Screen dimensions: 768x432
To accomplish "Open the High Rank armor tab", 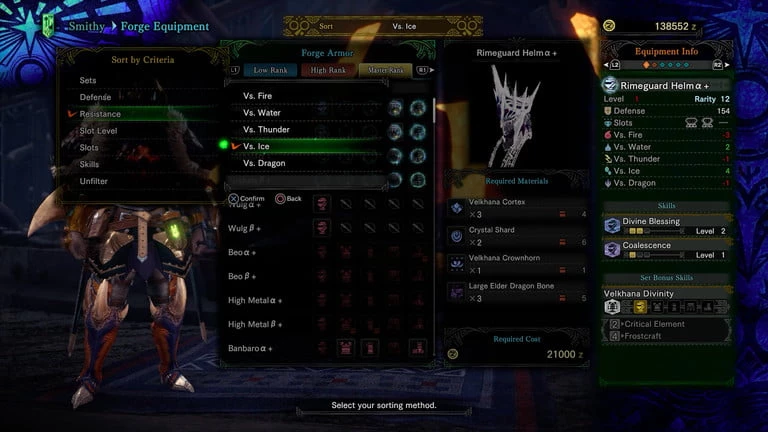I will point(328,70).
